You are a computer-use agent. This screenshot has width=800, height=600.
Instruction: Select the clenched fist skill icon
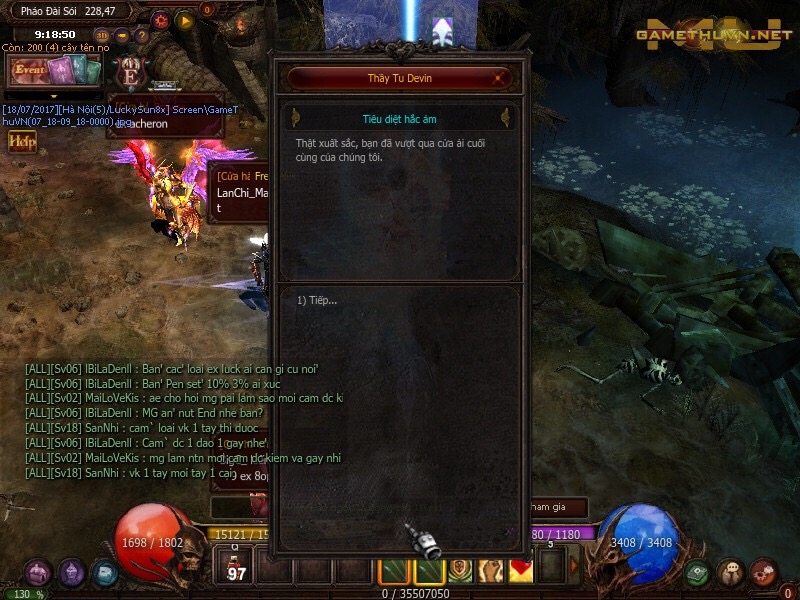(x=491, y=570)
